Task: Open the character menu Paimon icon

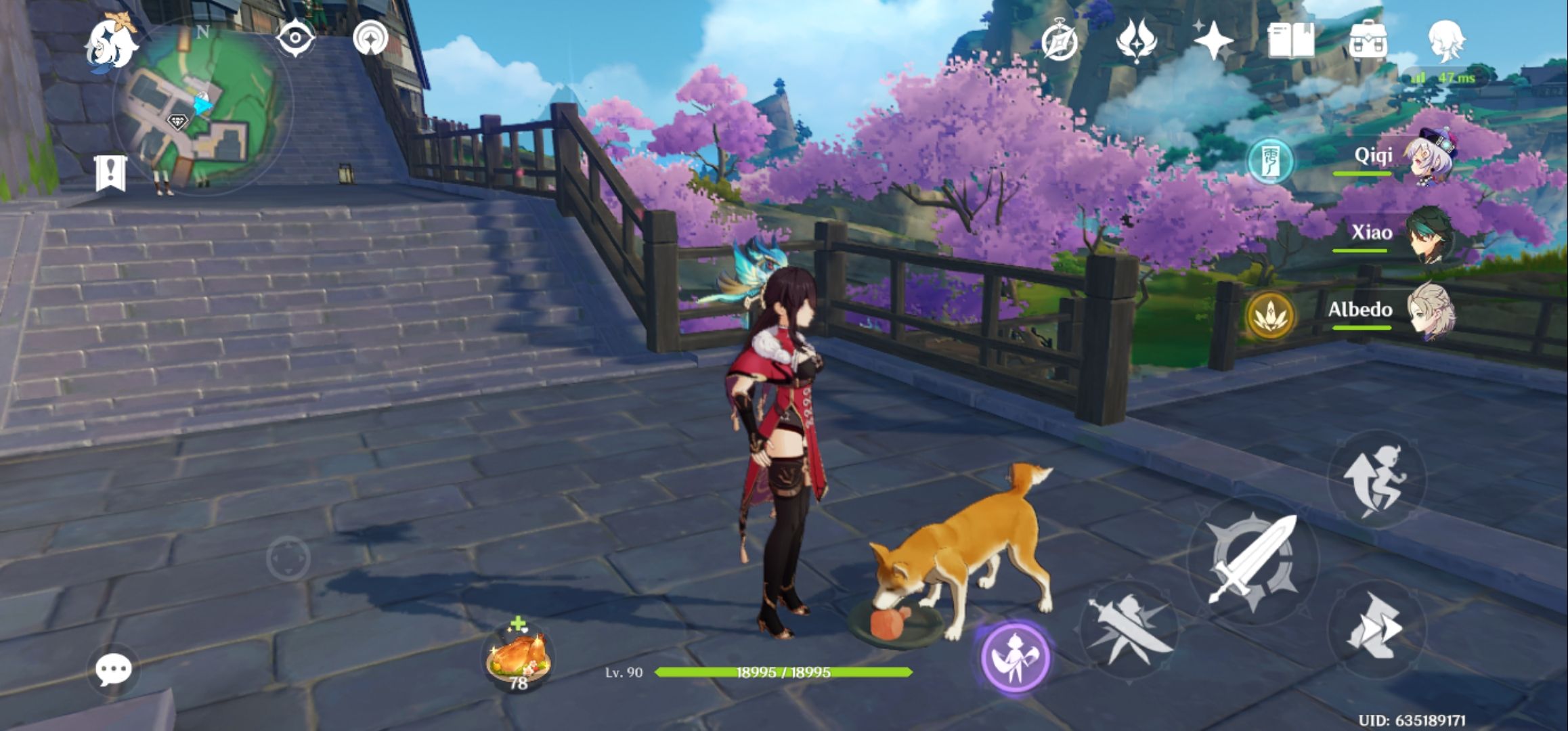Action: coord(1445,42)
